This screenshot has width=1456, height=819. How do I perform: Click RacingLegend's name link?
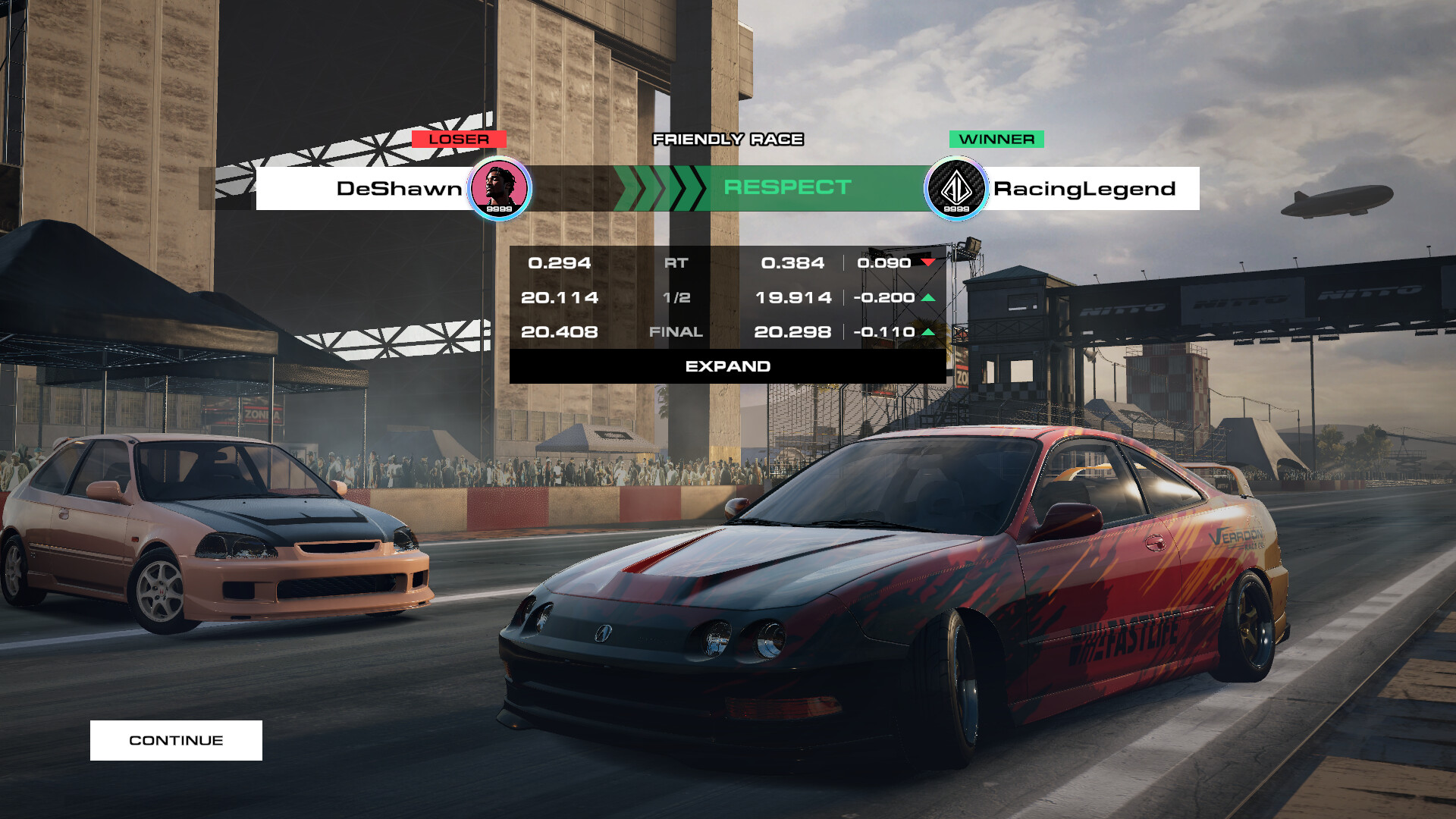click(x=1084, y=187)
